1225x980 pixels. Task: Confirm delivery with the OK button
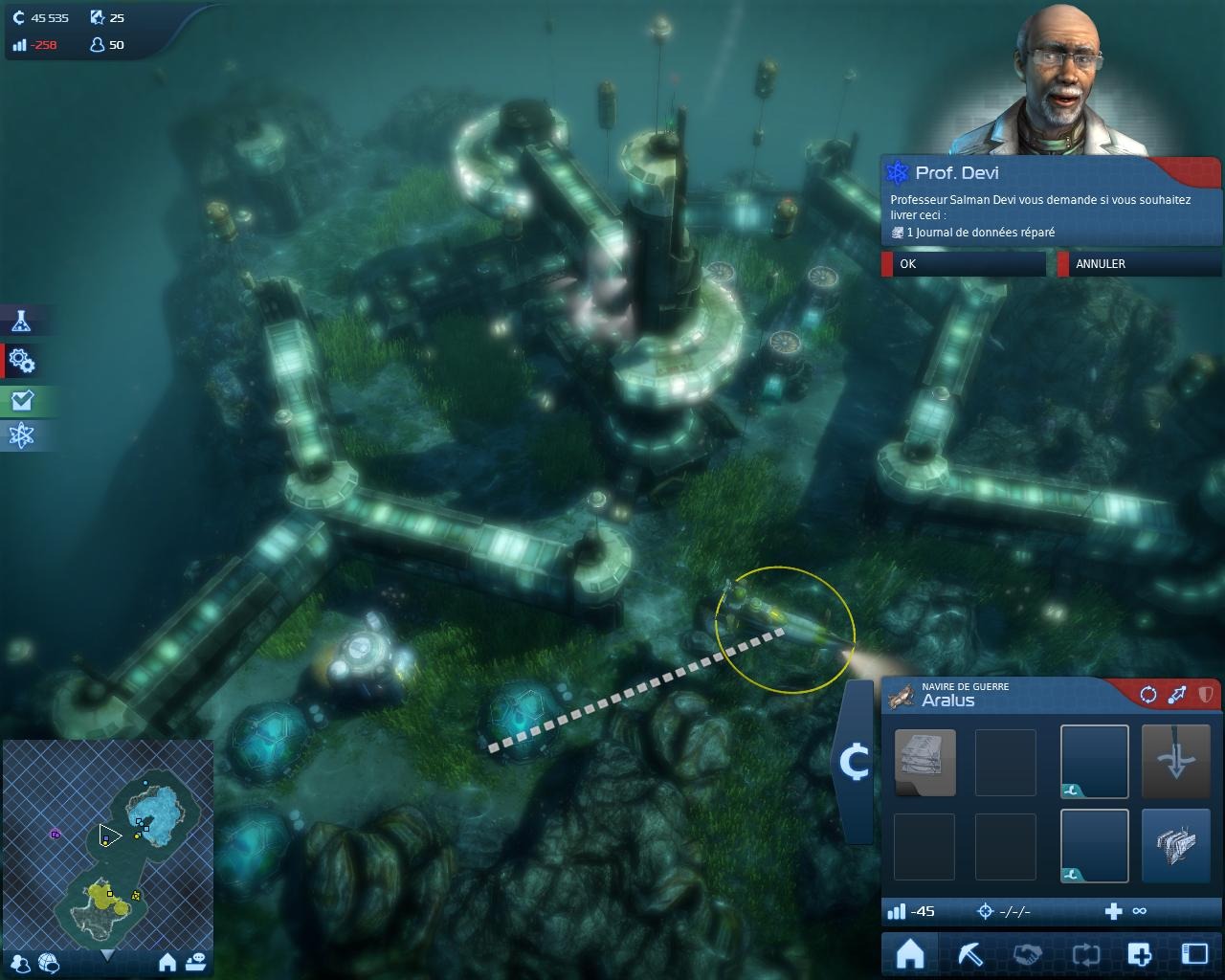(963, 263)
